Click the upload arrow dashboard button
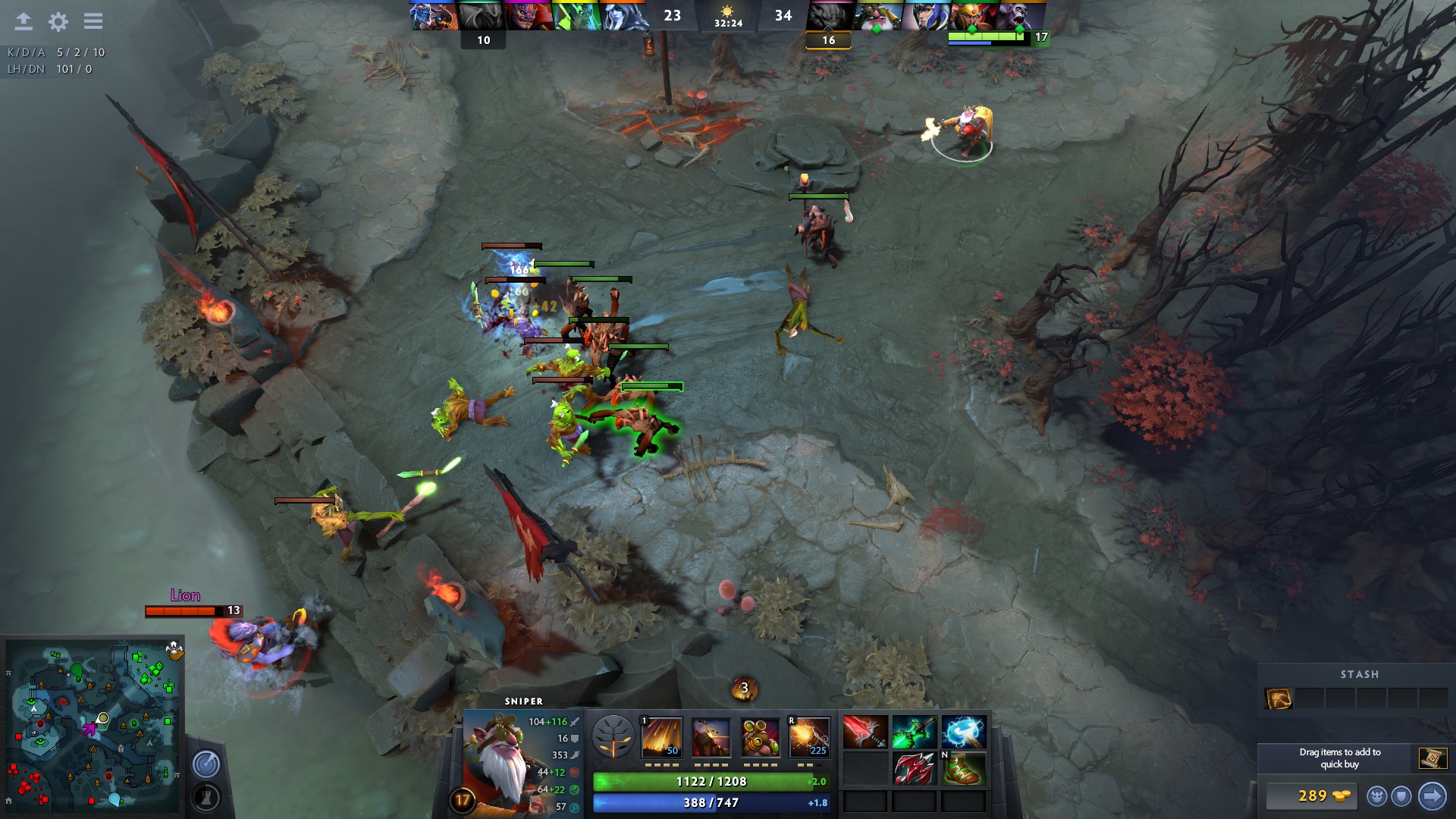 (x=24, y=21)
